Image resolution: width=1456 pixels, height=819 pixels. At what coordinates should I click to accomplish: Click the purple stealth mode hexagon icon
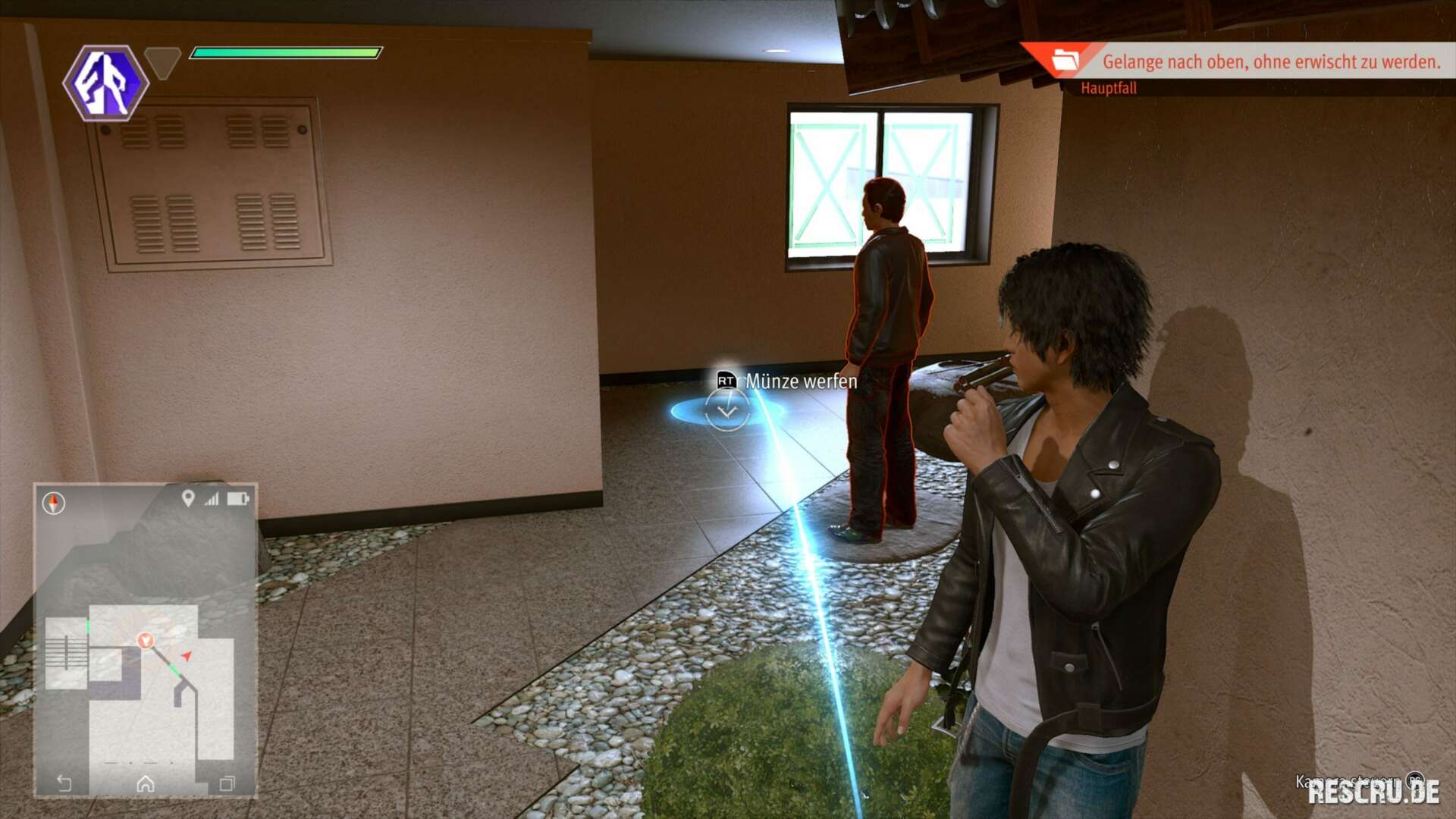105,83
